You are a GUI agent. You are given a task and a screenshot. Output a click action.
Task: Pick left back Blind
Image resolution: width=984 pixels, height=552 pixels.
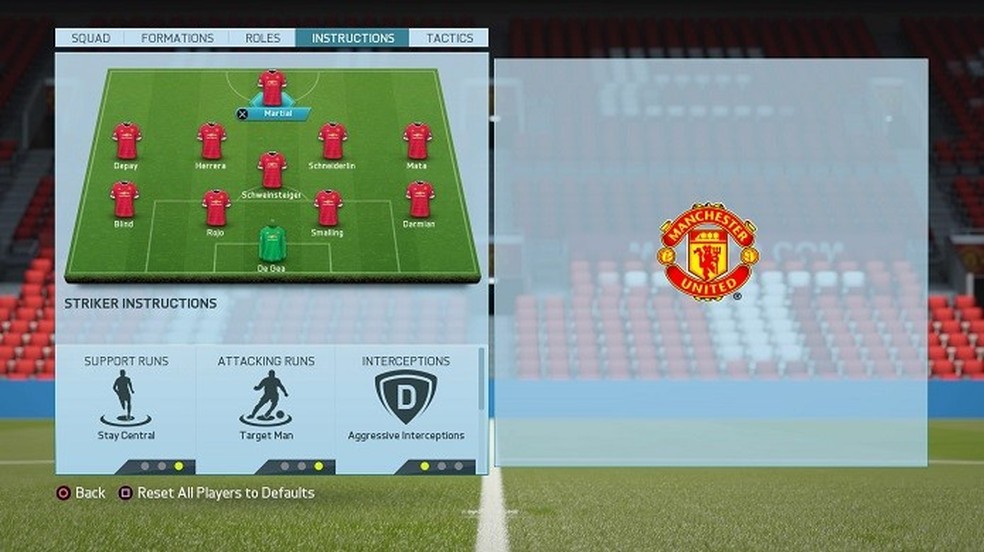[124, 199]
